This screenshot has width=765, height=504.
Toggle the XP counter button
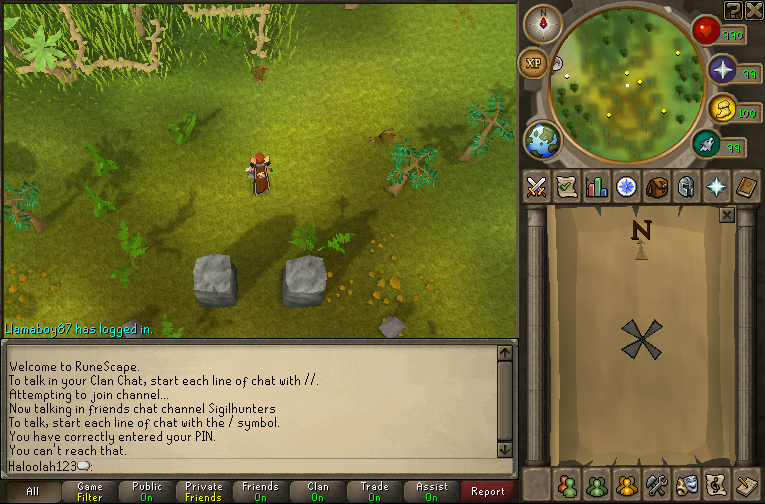(533, 62)
